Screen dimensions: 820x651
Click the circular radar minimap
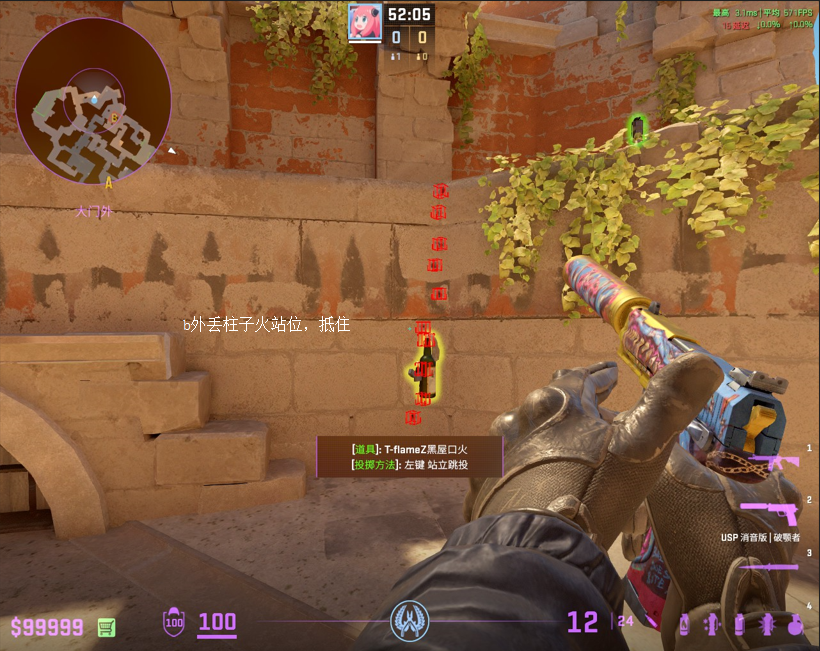pos(93,97)
